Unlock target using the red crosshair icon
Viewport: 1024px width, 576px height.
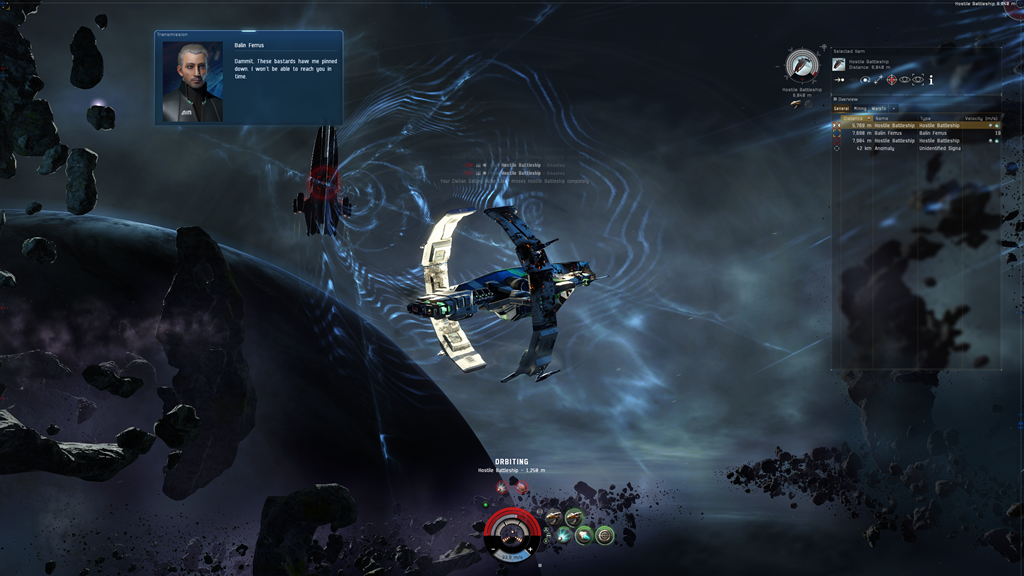891,80
